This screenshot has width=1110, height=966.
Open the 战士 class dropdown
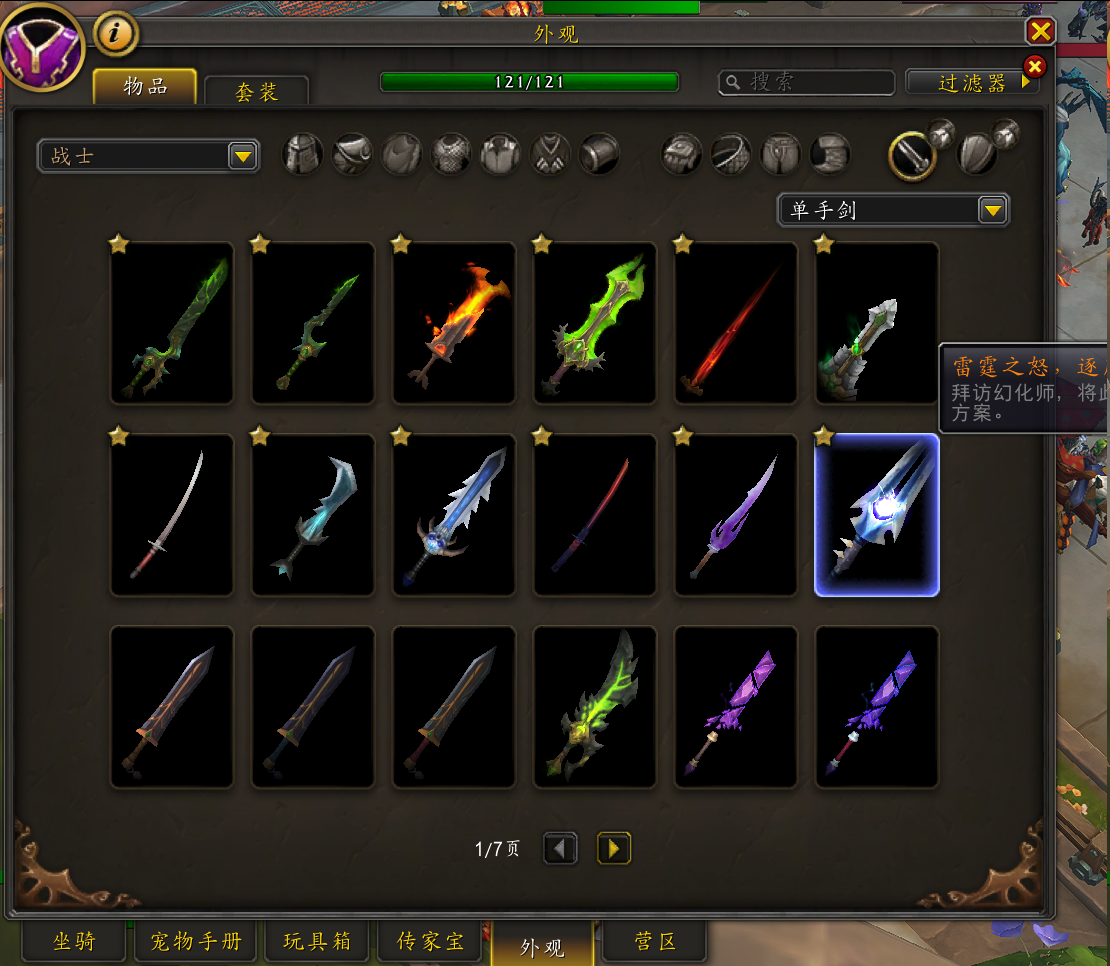(x=148, y=156)
